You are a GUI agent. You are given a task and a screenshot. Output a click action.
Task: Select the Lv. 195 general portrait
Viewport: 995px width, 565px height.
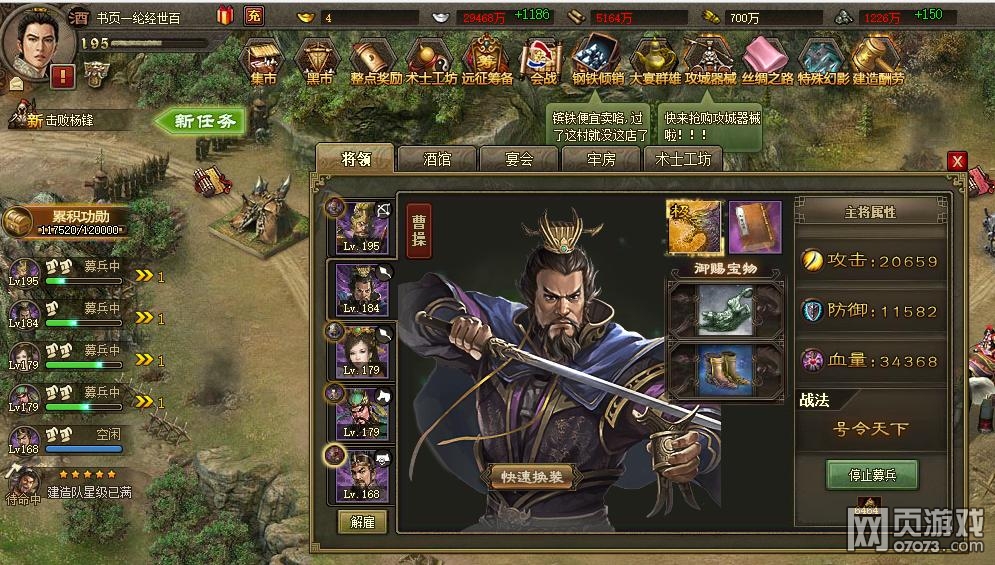[x=362, y=225]
